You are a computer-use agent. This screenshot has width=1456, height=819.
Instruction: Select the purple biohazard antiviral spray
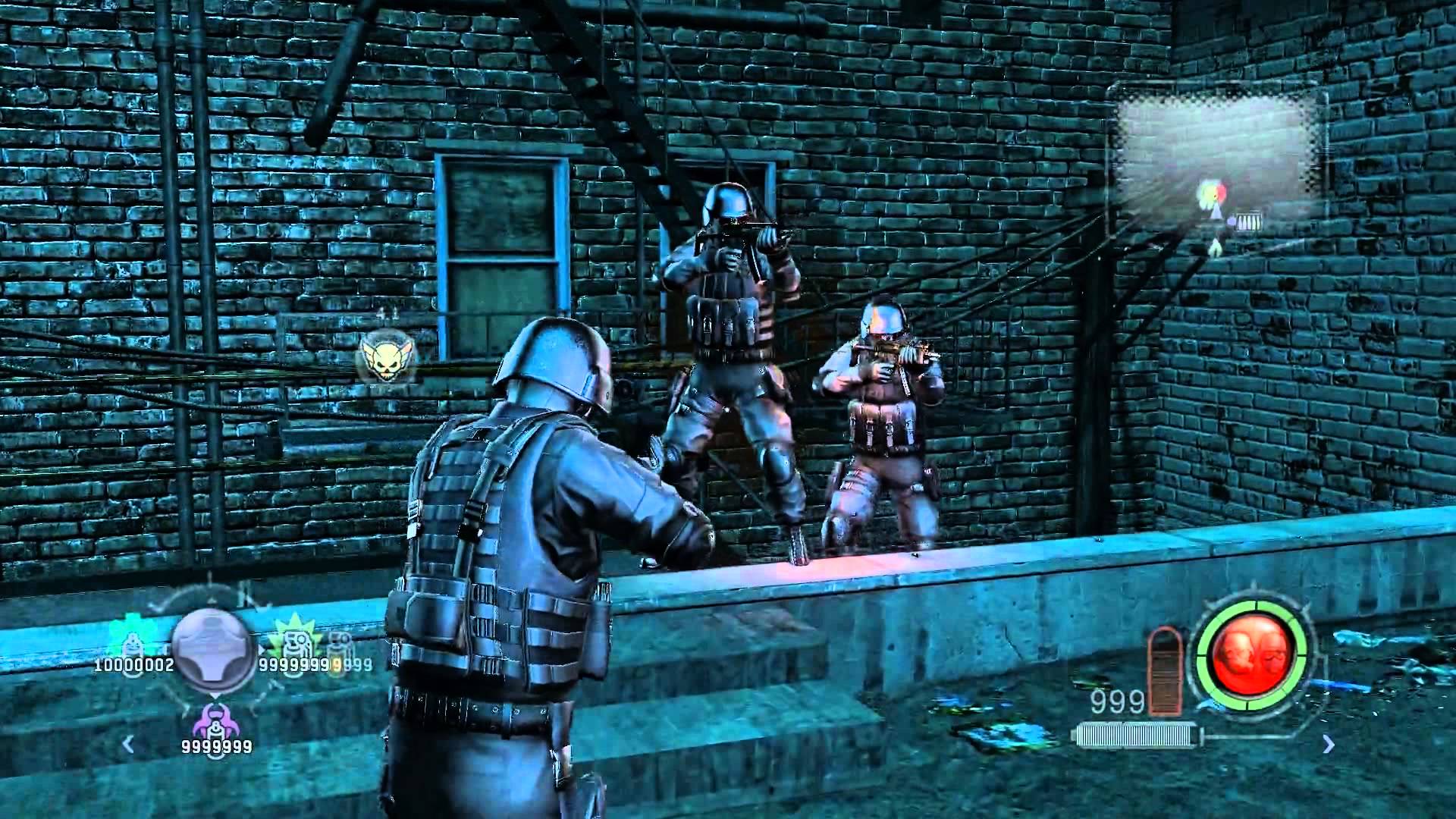tap(213, 720)
